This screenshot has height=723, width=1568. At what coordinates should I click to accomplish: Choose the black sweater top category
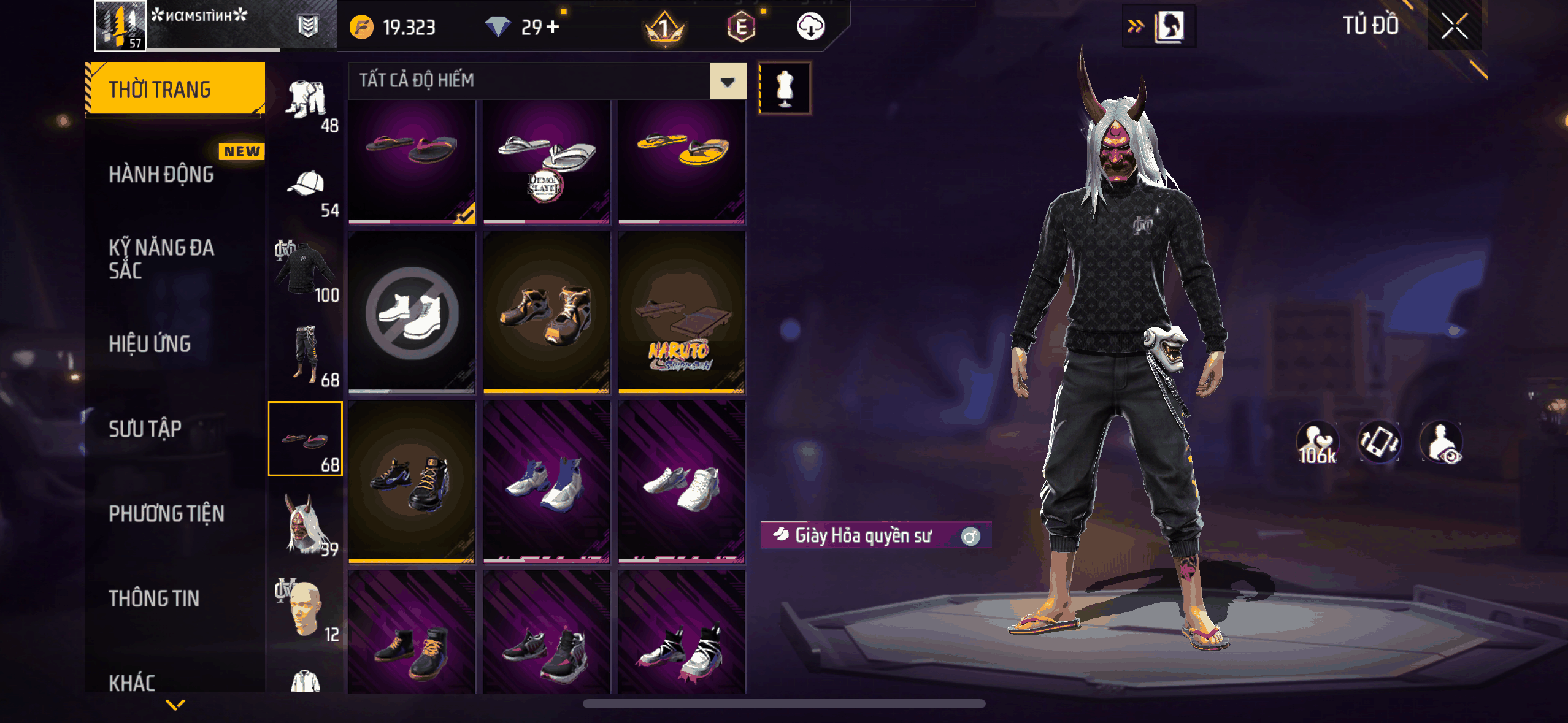[x=306, y=270]
